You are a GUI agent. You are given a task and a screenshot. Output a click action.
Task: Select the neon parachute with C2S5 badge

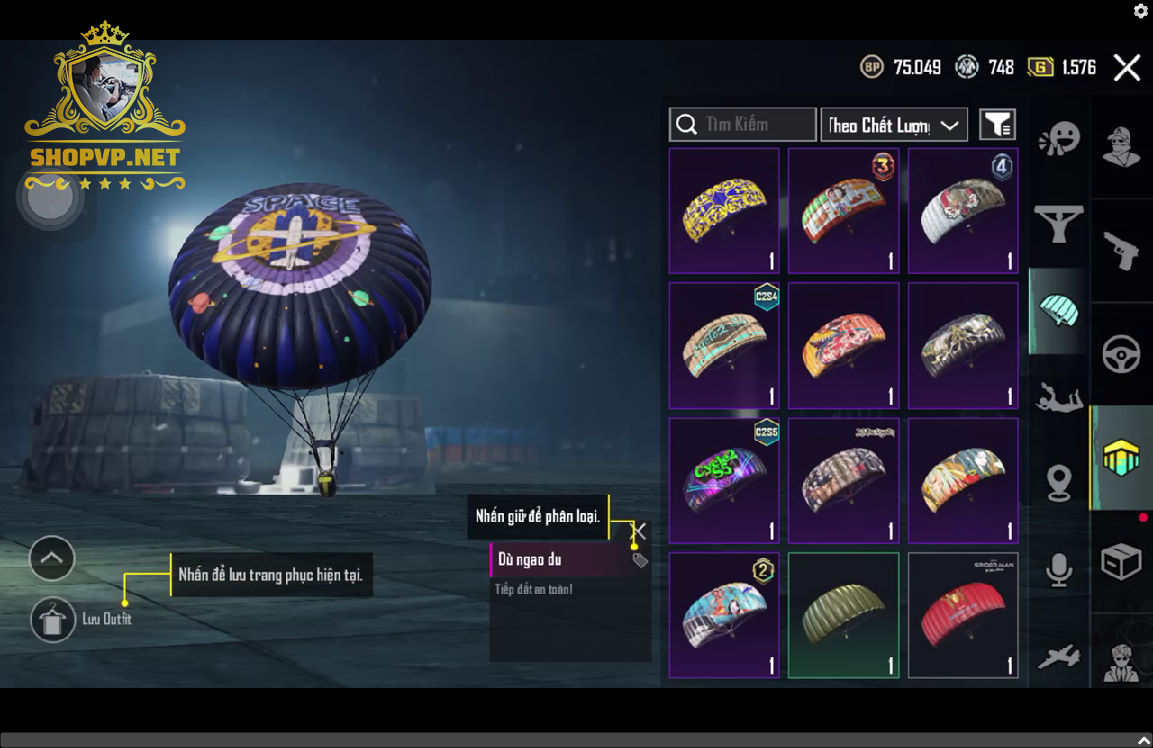click(x=723, y=480)
